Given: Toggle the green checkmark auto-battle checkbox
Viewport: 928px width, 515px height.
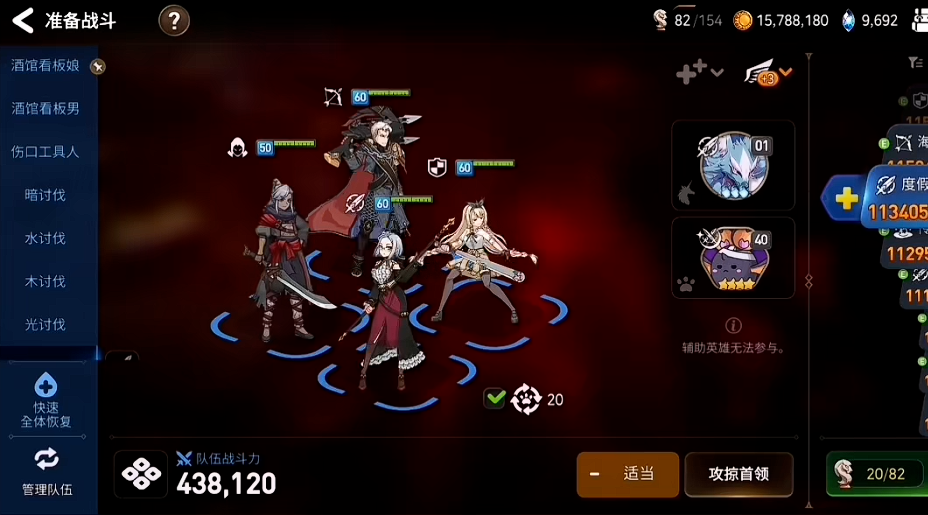Looking at the screenshot, I should [x=495, y=399].
